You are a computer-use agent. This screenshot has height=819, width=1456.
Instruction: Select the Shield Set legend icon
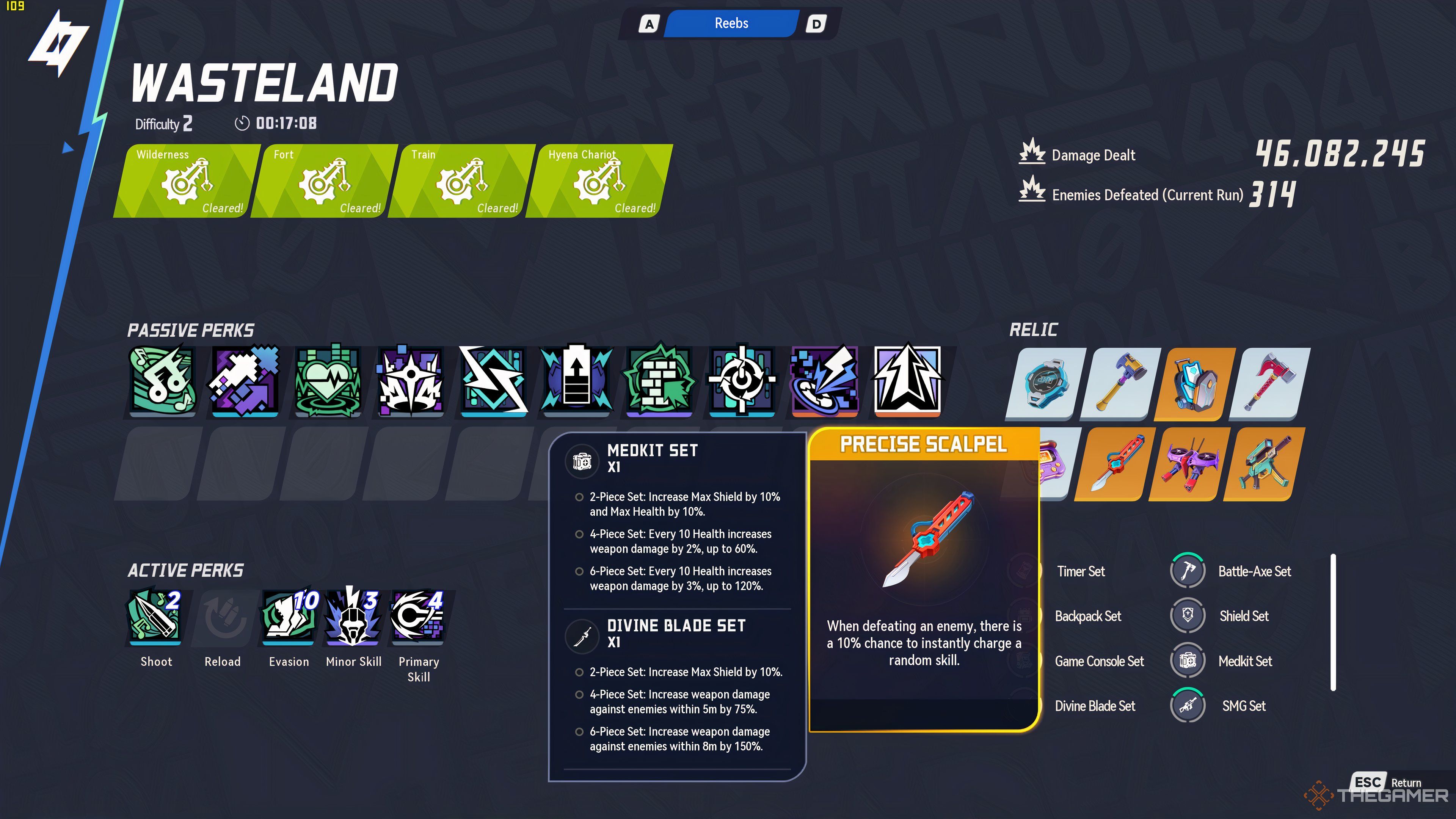1188,615
